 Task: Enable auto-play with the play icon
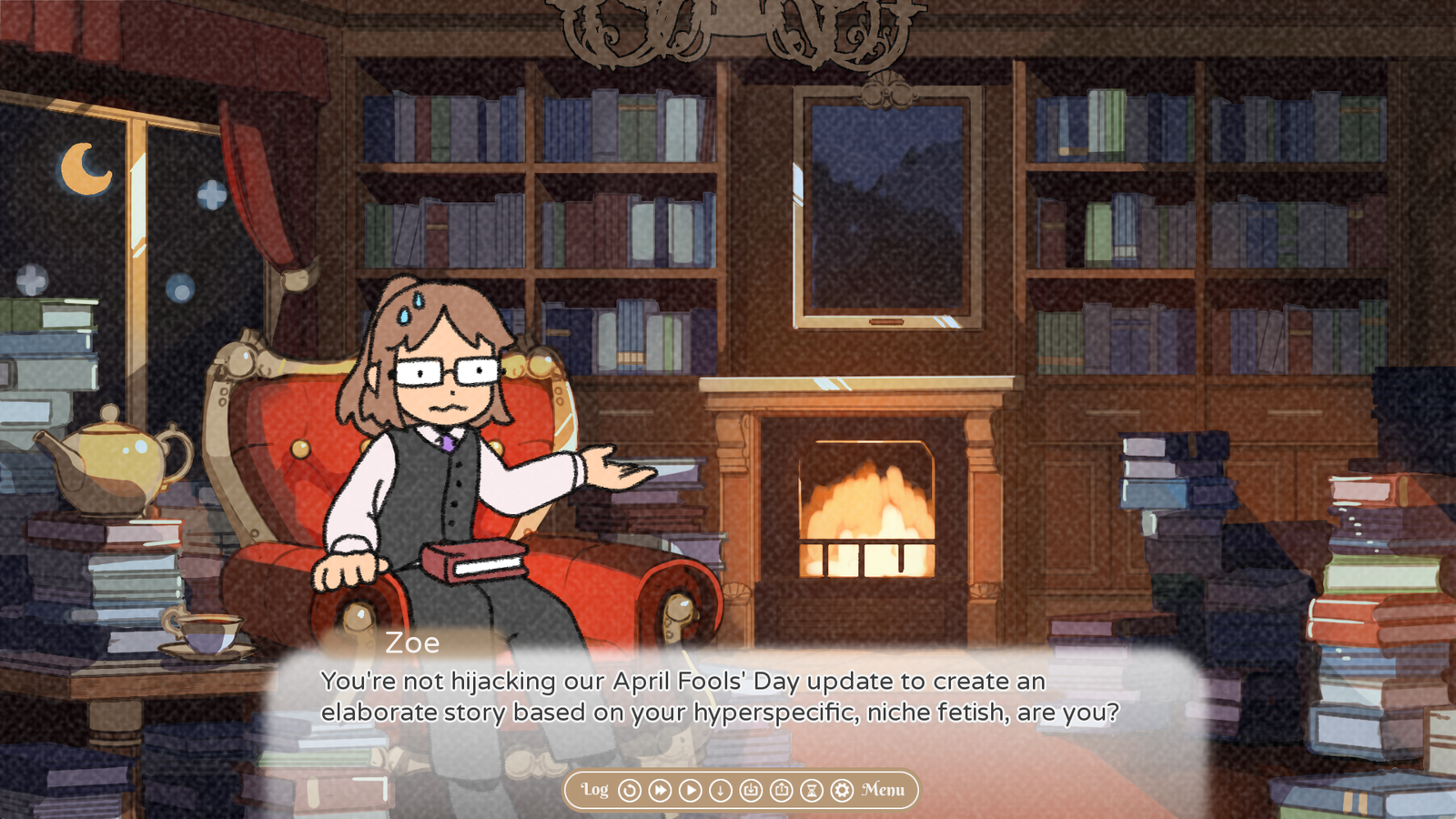pos(692,791)
